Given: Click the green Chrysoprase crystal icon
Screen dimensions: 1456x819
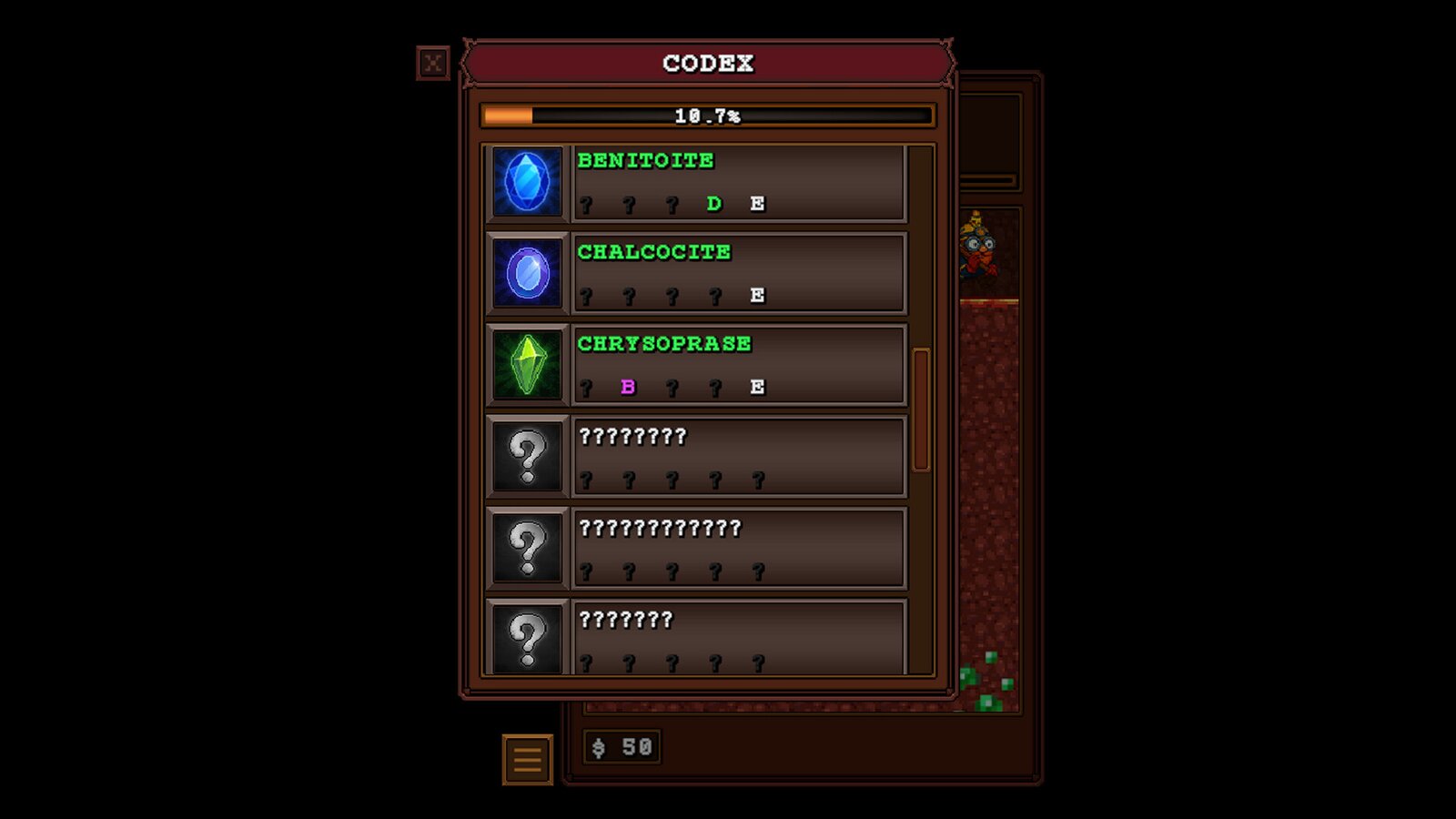Looking at the screenshot, I should (x=527, y=365).
